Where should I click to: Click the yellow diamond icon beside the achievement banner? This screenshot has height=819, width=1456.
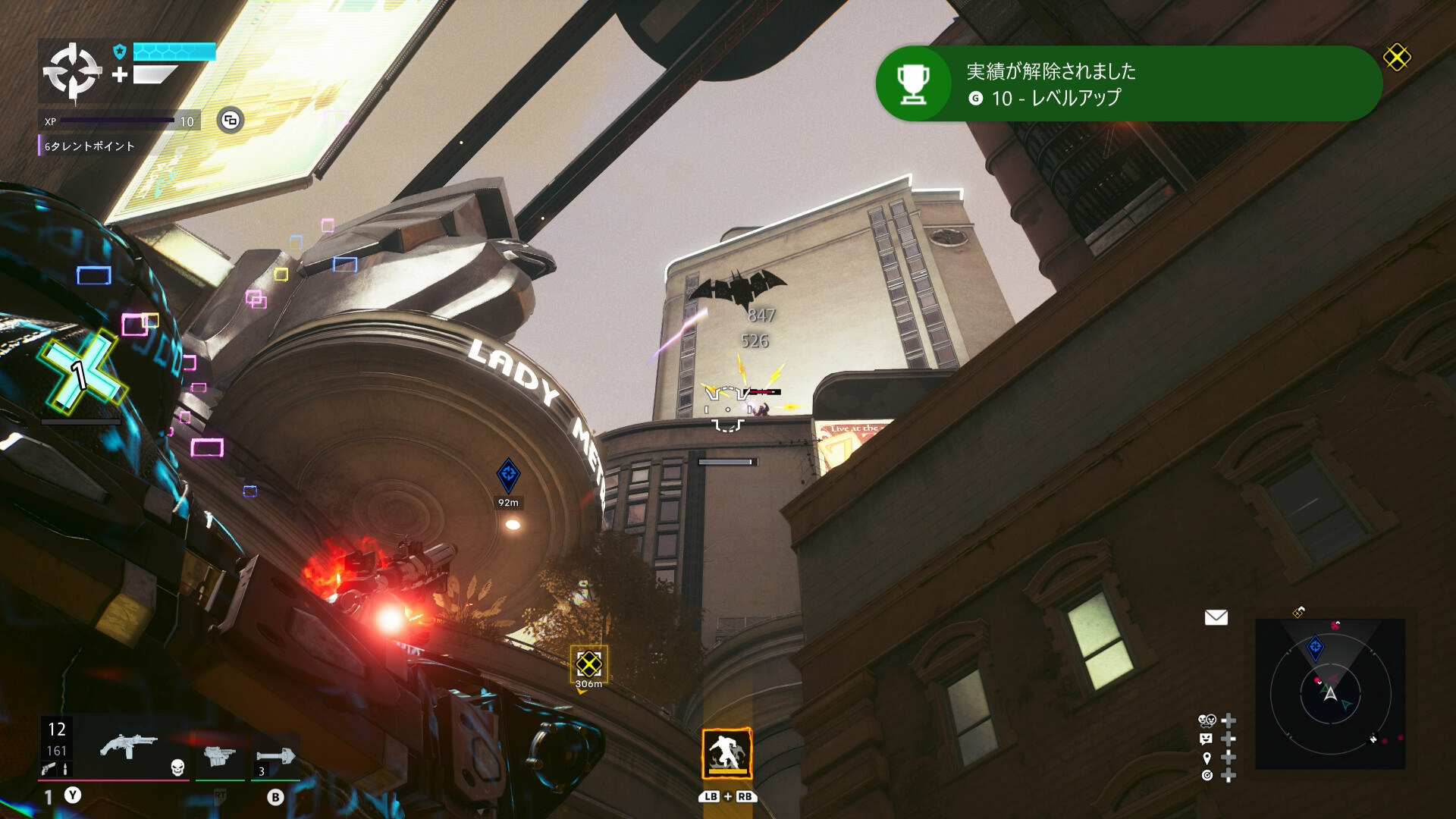click(x=1397, y=58)
